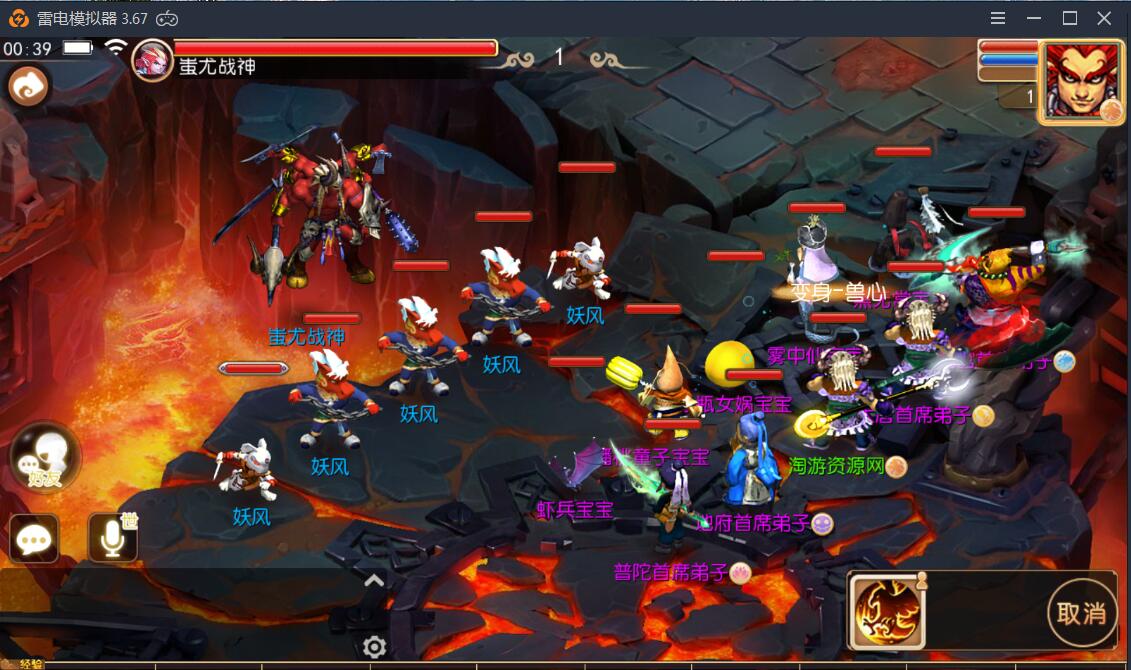Open the 好友 friends button
1131x670 pixels.
pos(44,457)
